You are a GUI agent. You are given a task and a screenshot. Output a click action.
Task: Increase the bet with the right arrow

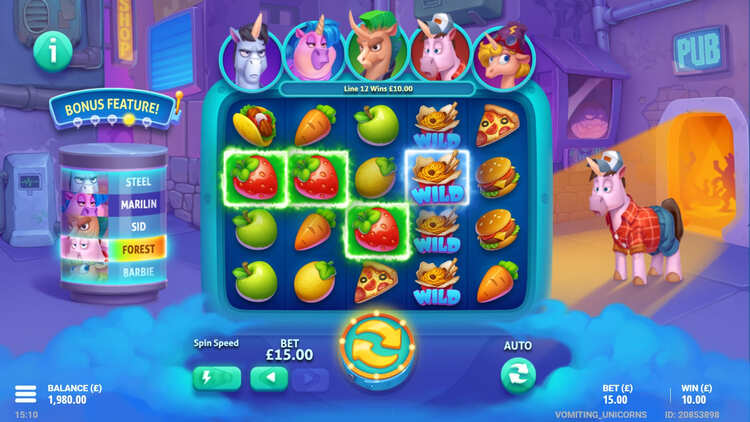click(x=311, y=378)
